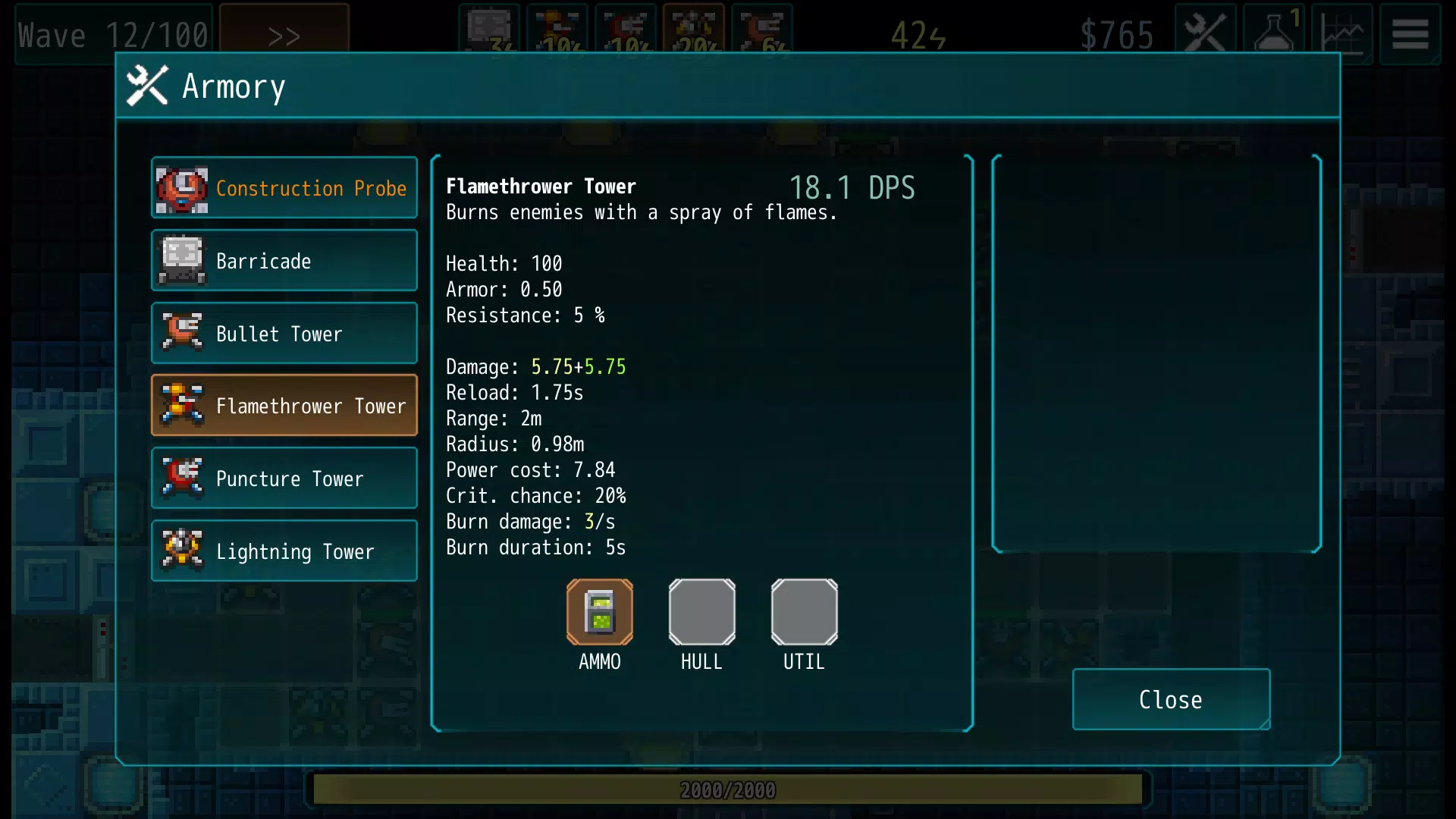Toggle the wrench and screwdriver armory icon
Screen dimensions: 1456x819
pyautogui.click(x=1205, y=34)
